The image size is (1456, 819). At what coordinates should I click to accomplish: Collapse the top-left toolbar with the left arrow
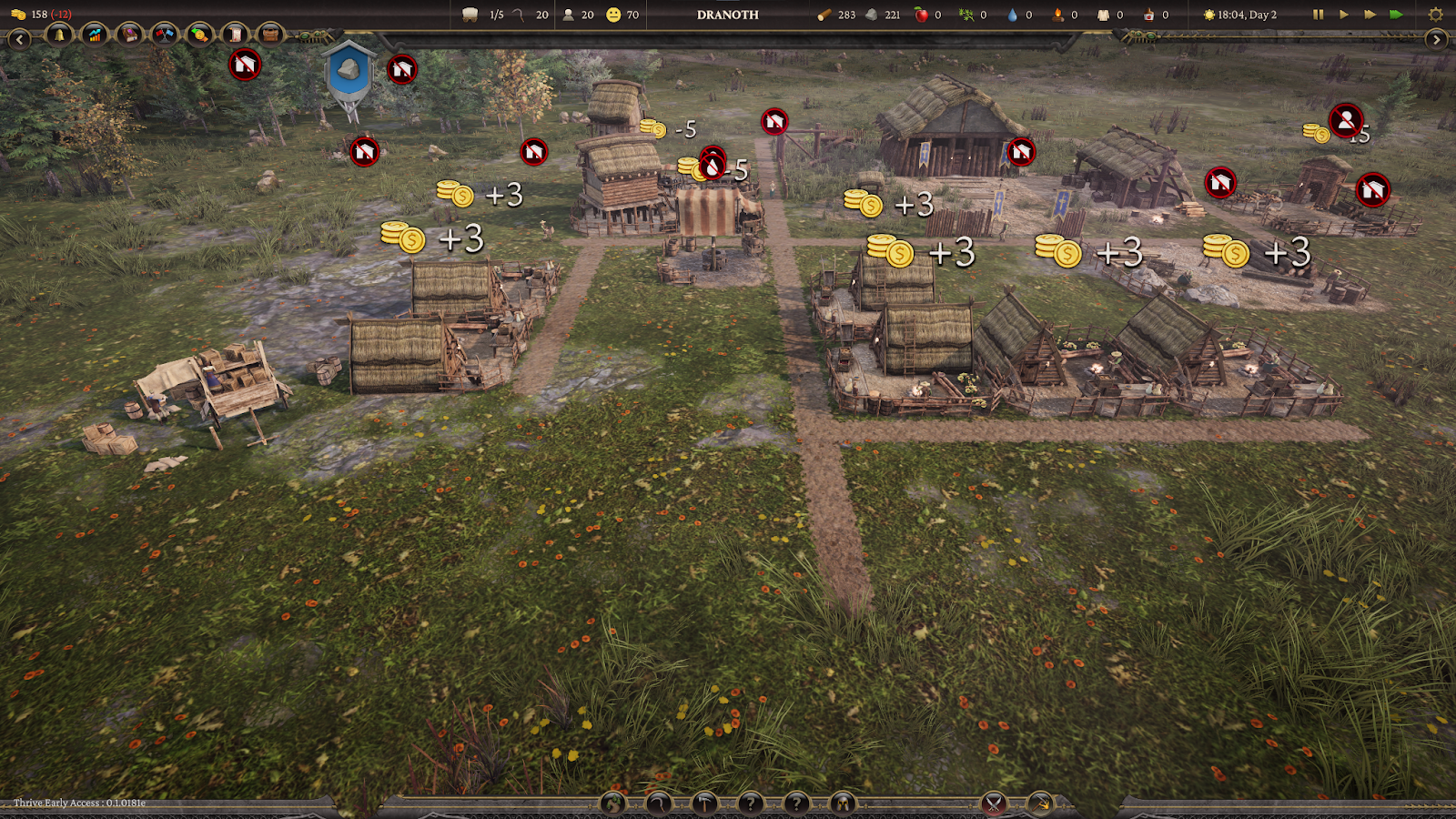[x=19, y=39]
